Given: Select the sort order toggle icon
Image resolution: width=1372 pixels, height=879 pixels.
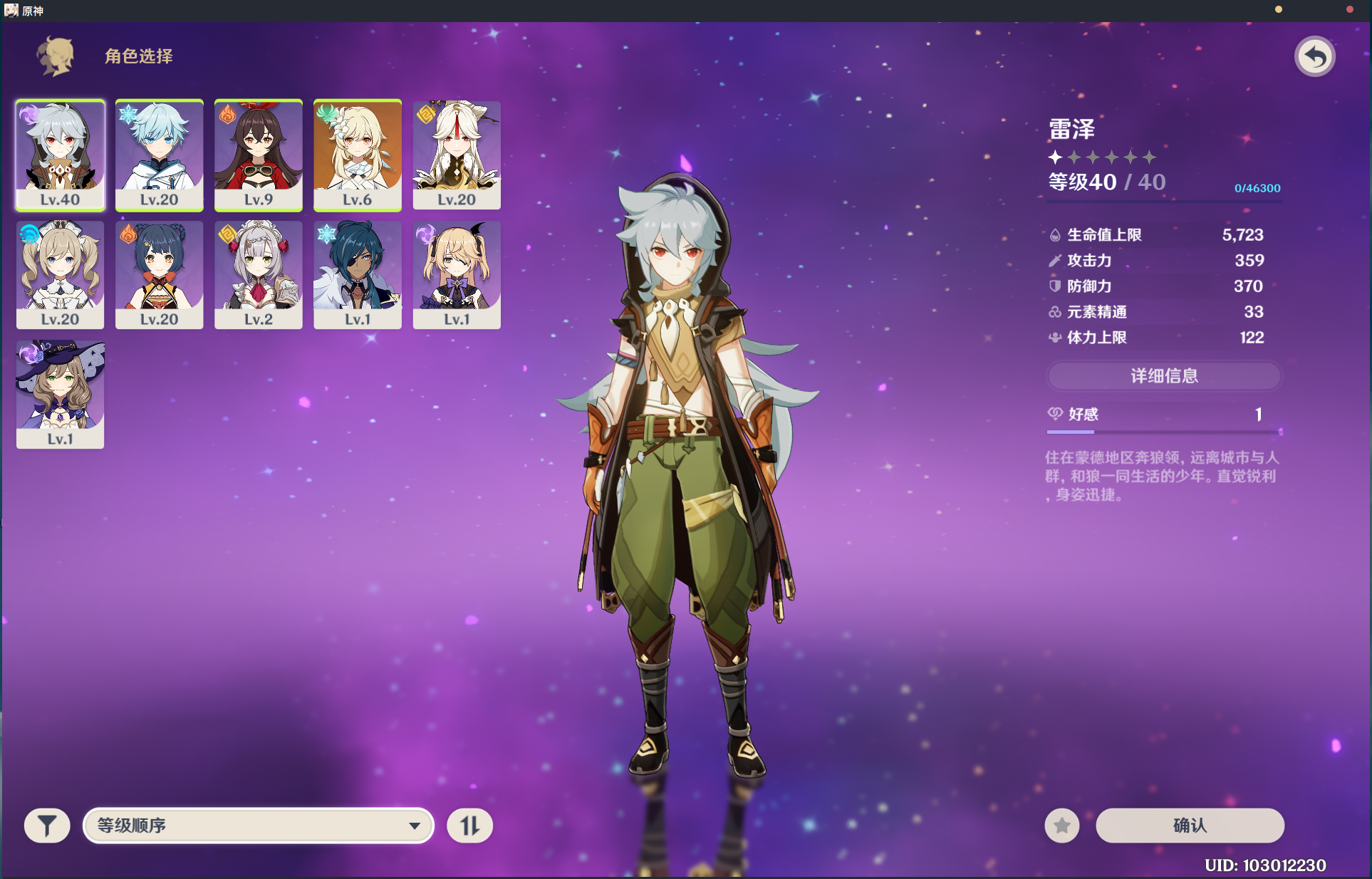Looking at the screenshot, I should tap(469, 825).
